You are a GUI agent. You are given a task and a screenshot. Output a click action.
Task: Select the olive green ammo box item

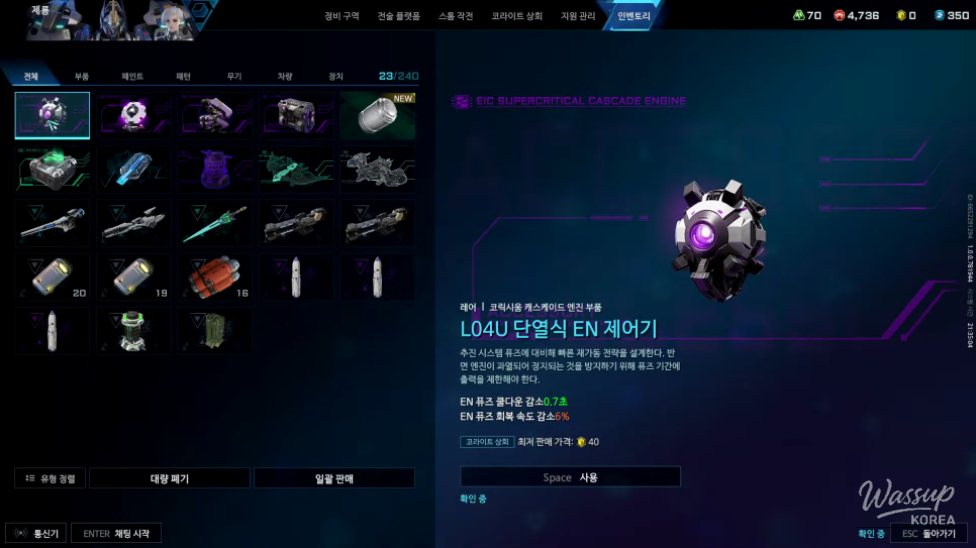pyautogui.click(x=215, y=331)
